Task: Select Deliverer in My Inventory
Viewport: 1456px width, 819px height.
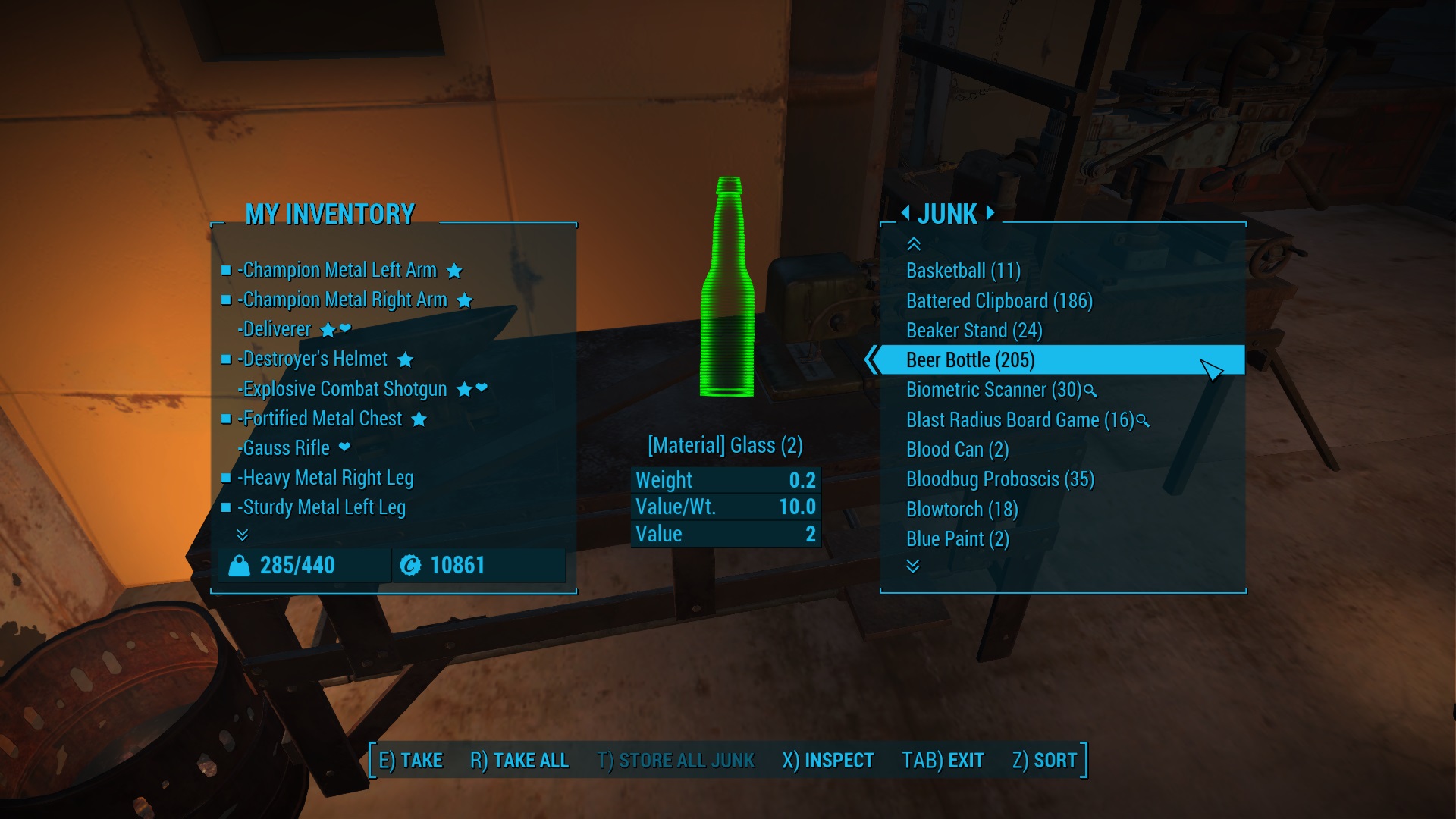Action: point(277,329)
